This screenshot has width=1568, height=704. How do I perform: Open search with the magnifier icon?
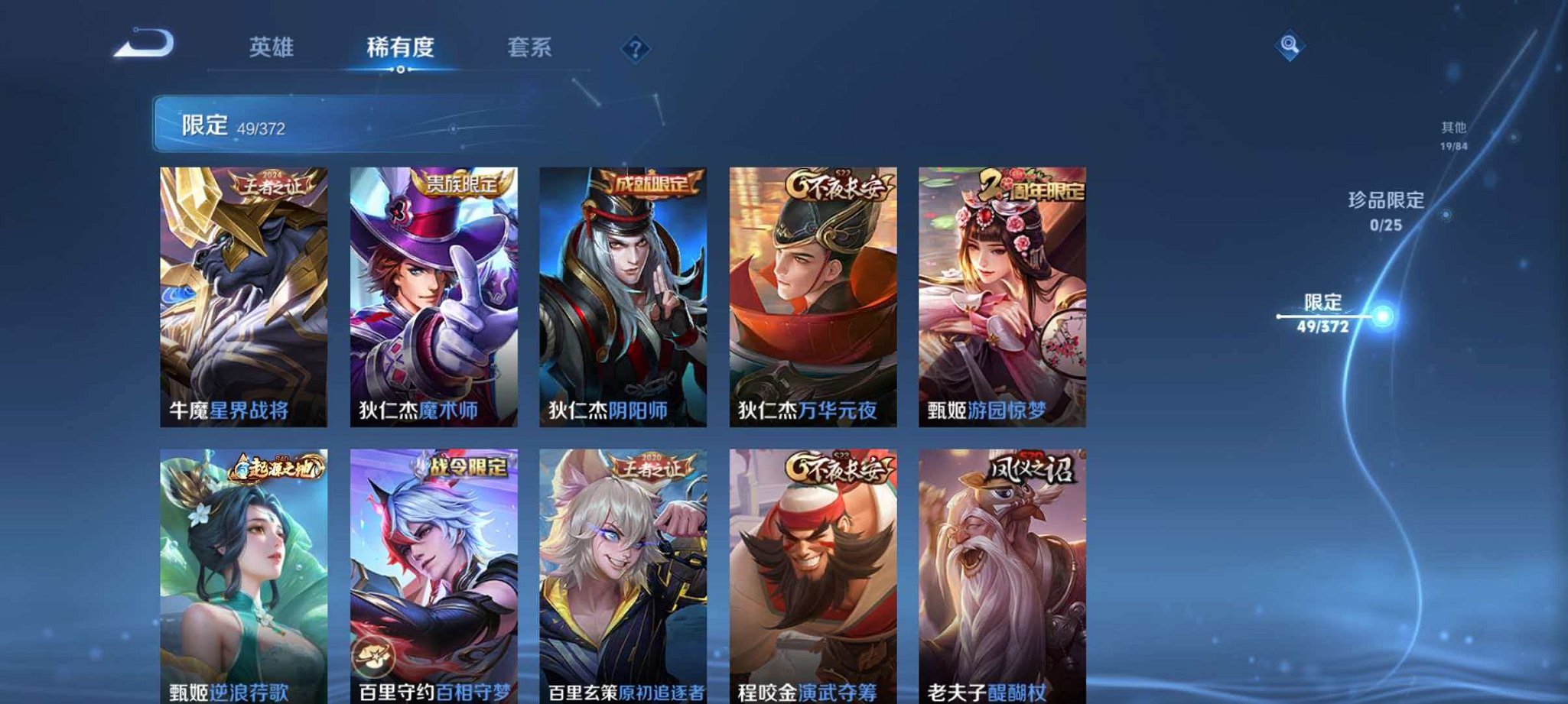pos(1291,44)
